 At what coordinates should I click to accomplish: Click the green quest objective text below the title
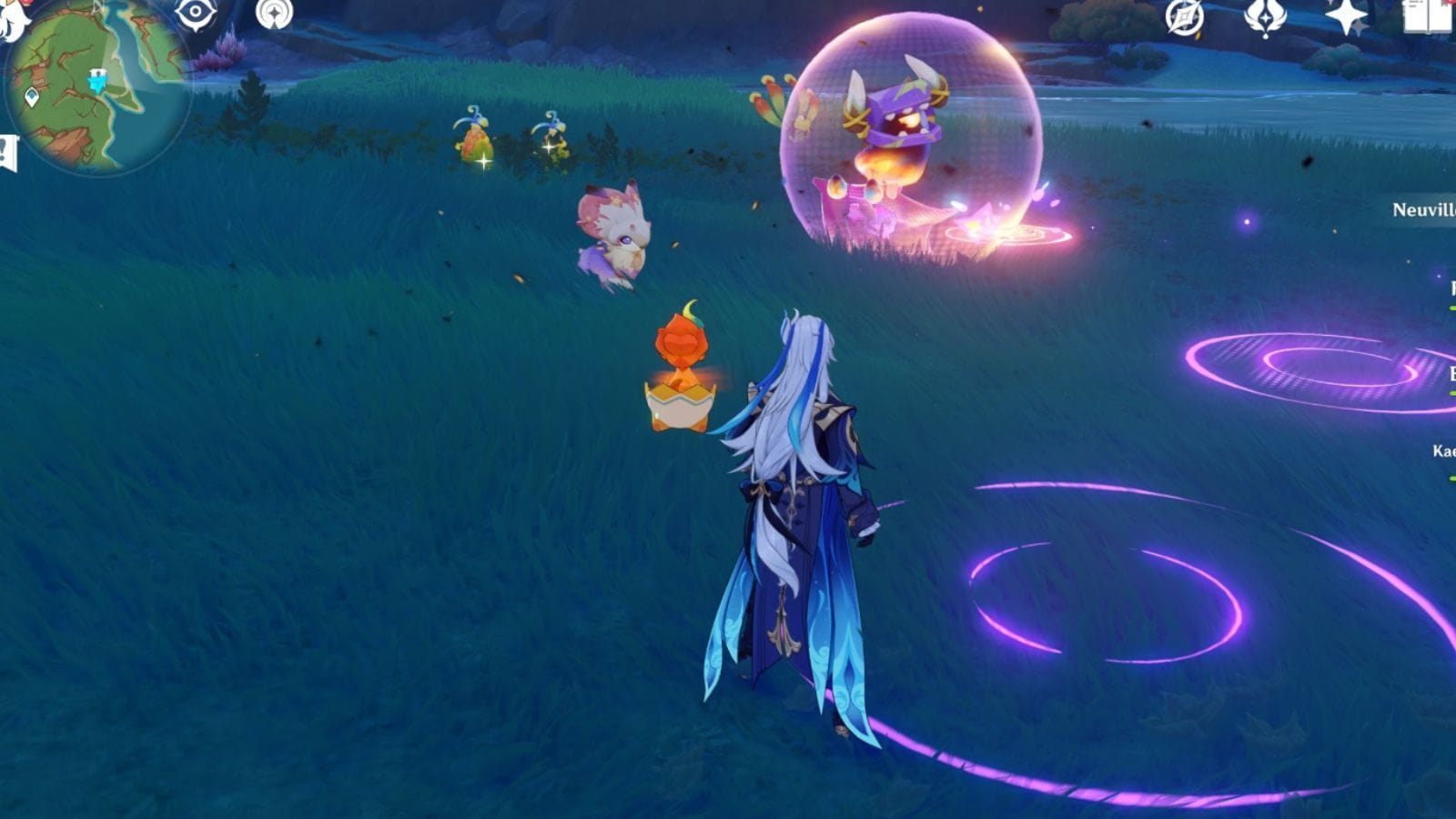1451,307
